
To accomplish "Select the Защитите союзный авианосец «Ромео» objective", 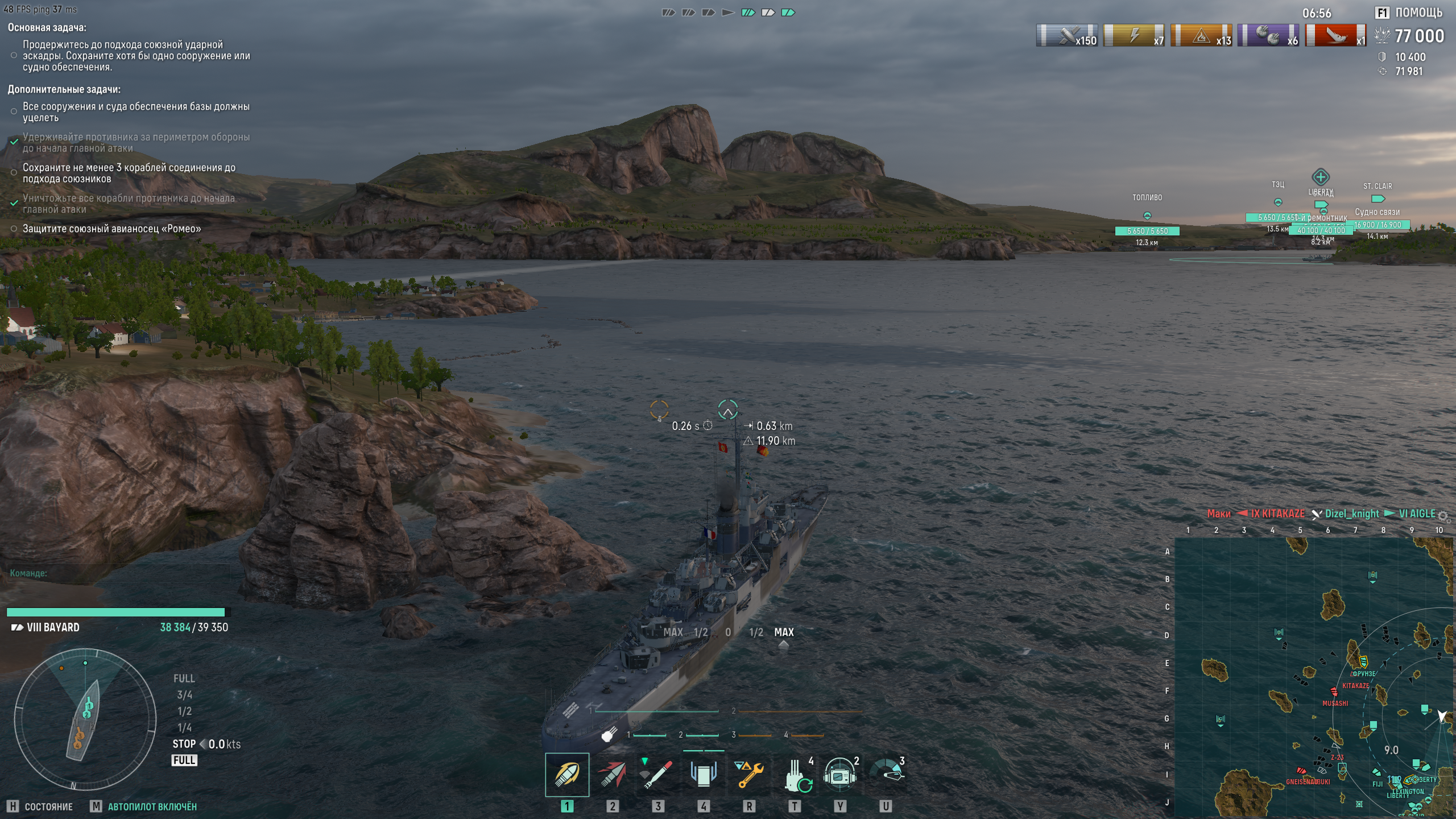I will [111, 229].
